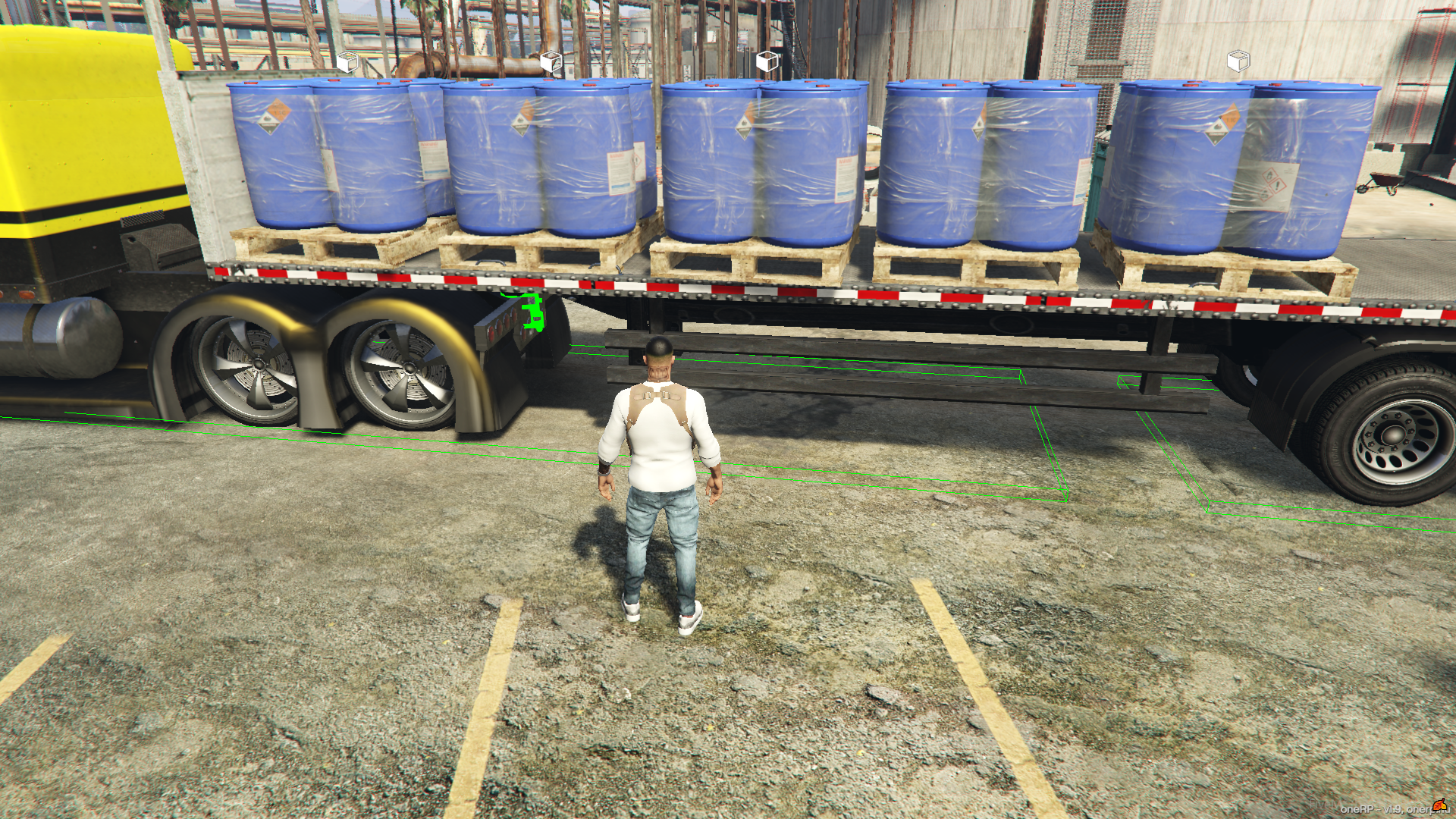Viewport: 1456px width, 819px height.
Task: Click the cube marker above the rearmost barrel pallet
Action: click(x=1238, y=61)
